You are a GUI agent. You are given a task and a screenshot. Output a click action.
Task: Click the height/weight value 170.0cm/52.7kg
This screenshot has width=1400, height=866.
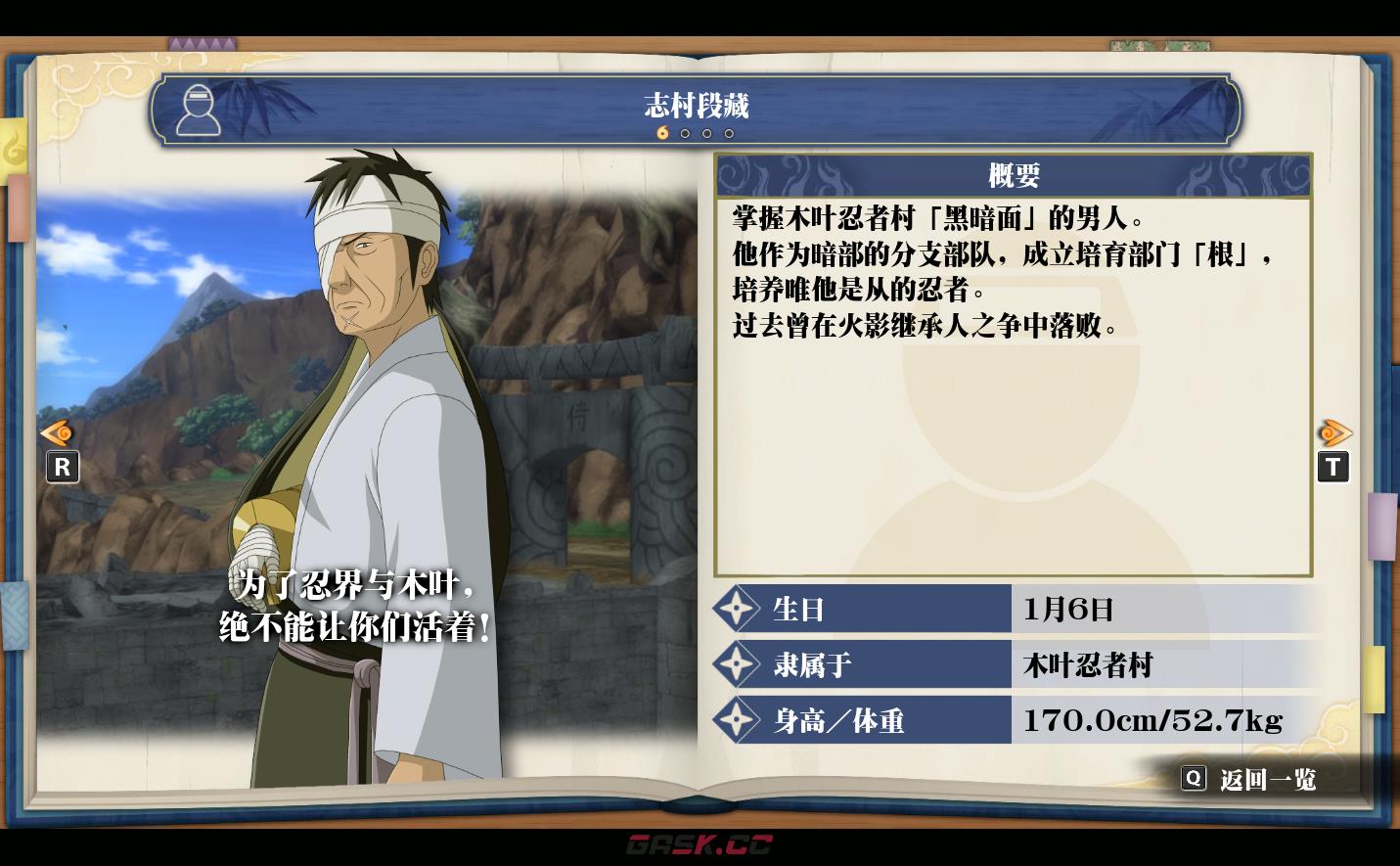click(1151, 719)
